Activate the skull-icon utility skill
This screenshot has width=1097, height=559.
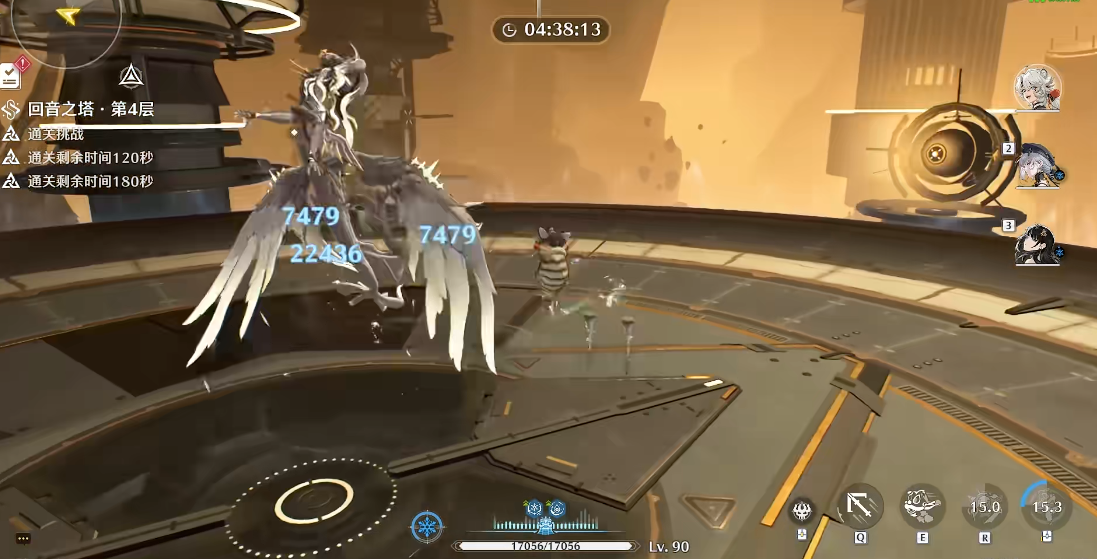(801, 509)
